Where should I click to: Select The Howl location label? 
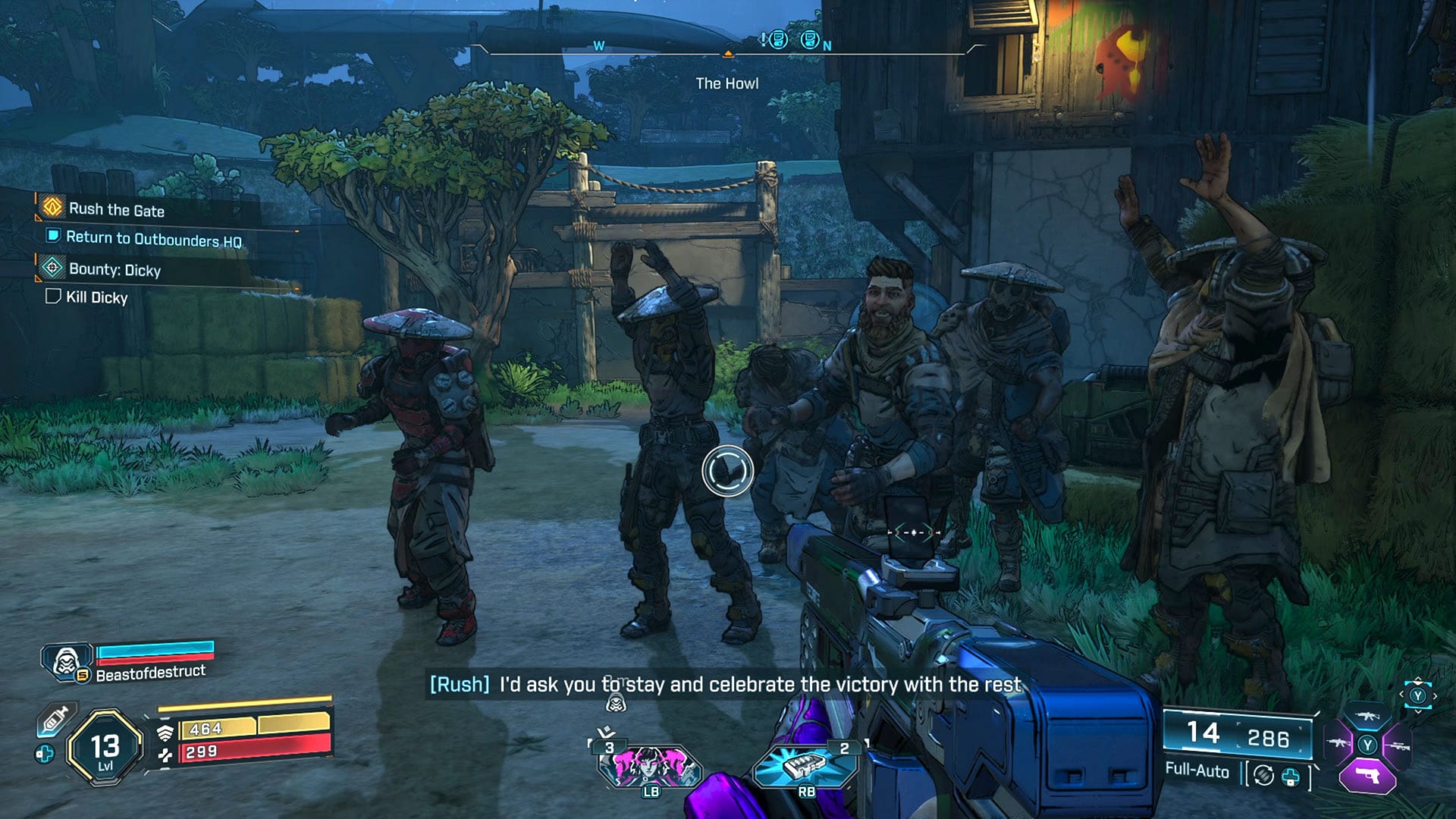coord(727,83)
